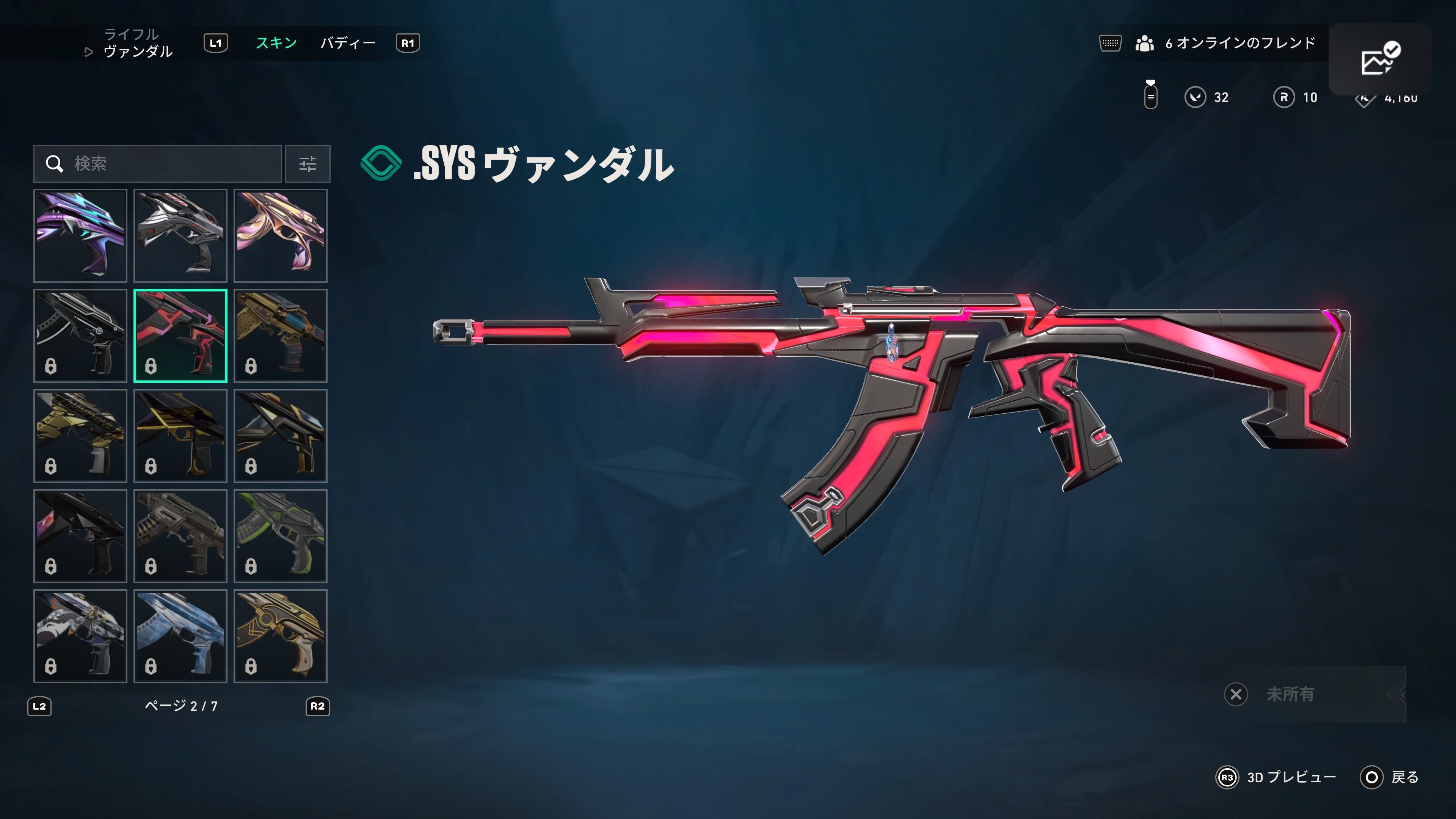Select the green-trimmed locked Vandal skin
Viewport: 1456px width, 819px height.
click(280, 536)
